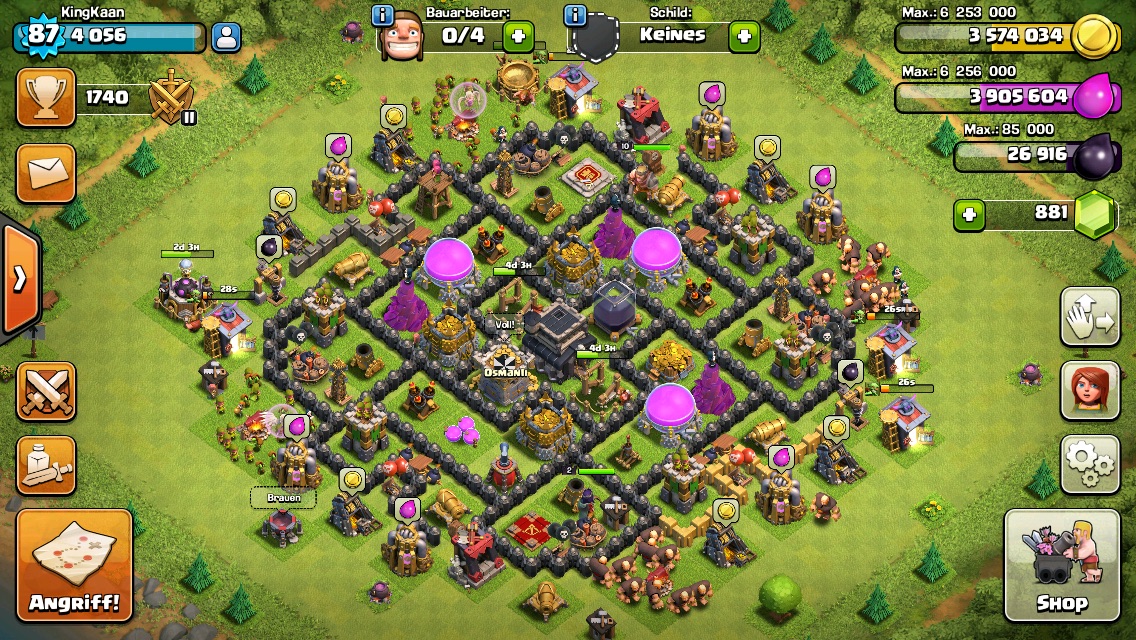Open the Shop
1136x640 pixels.
(x=1061, y=565)
